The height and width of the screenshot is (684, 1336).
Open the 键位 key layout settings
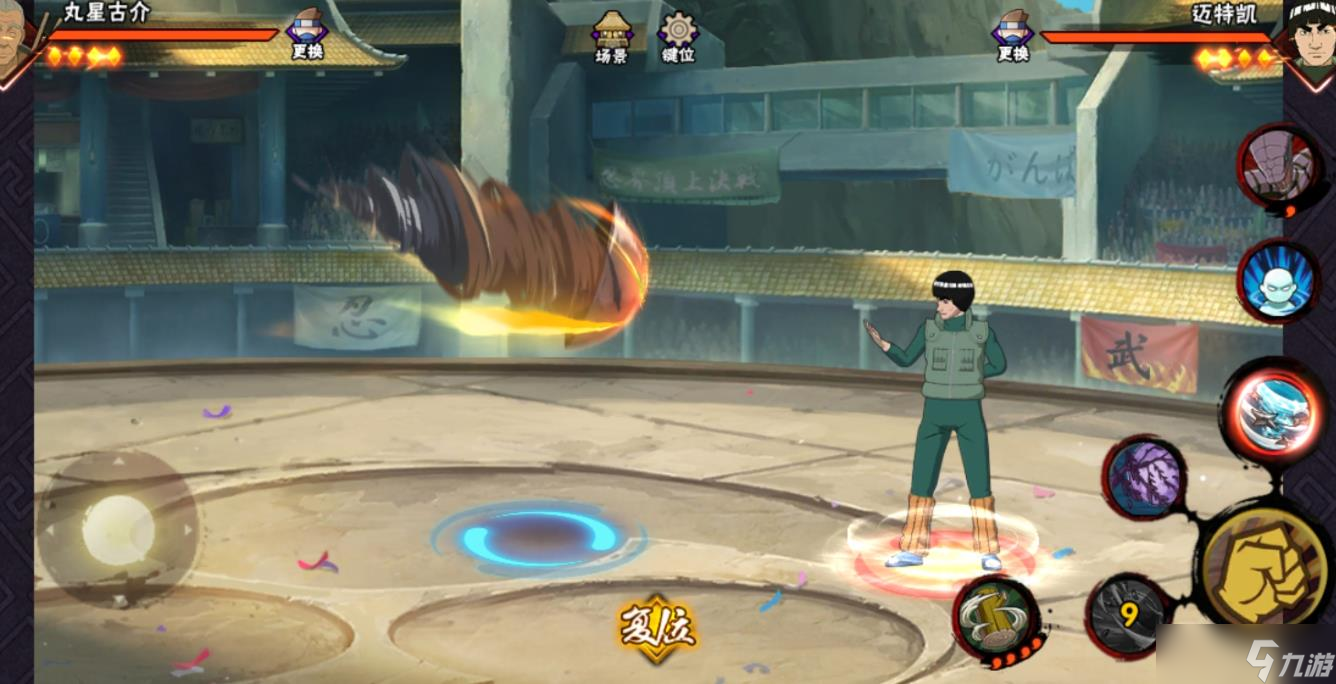pos(678,37)
